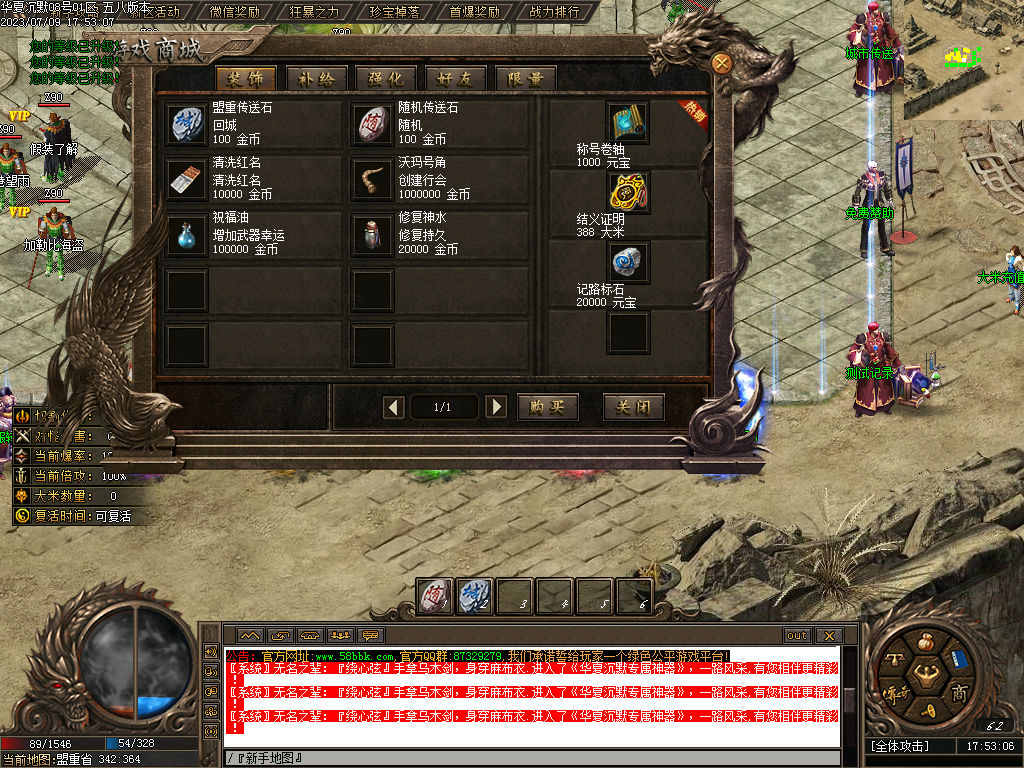Close shop with the round X button
The width and height of the screenshot is (1024, 768).
point(721,62)
